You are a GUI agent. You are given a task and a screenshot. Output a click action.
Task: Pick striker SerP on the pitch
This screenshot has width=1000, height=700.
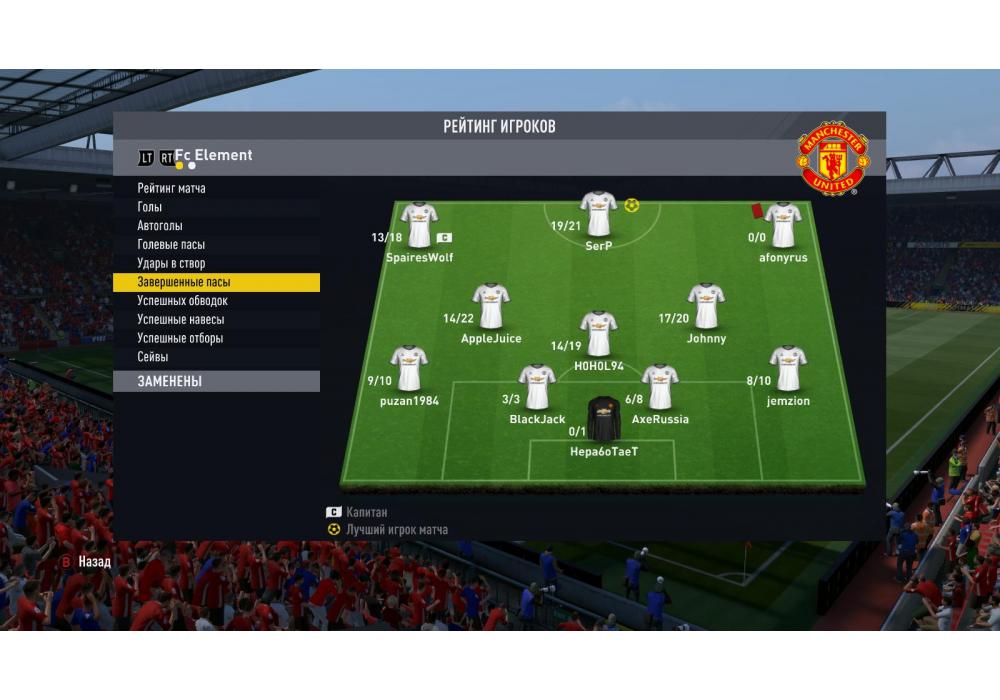click(x=598, y=213)
